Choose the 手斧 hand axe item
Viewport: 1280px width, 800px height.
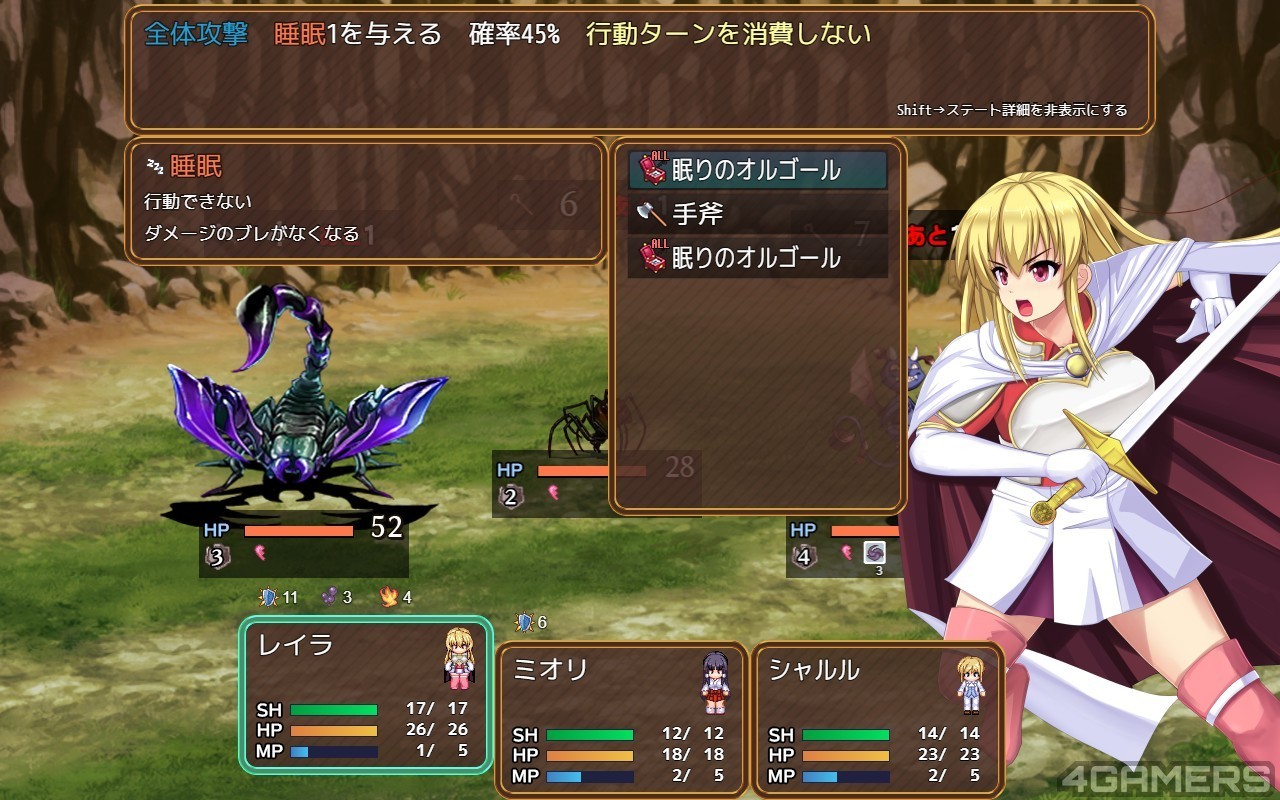757,214
